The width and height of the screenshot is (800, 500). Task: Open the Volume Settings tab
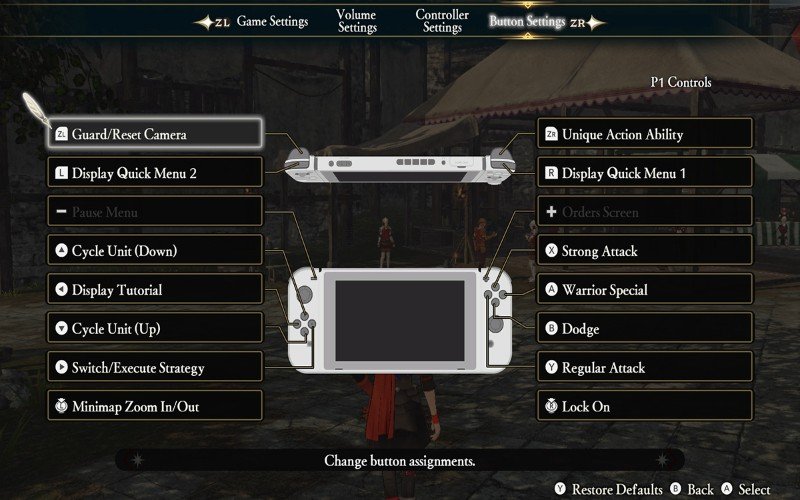(357, 22)
